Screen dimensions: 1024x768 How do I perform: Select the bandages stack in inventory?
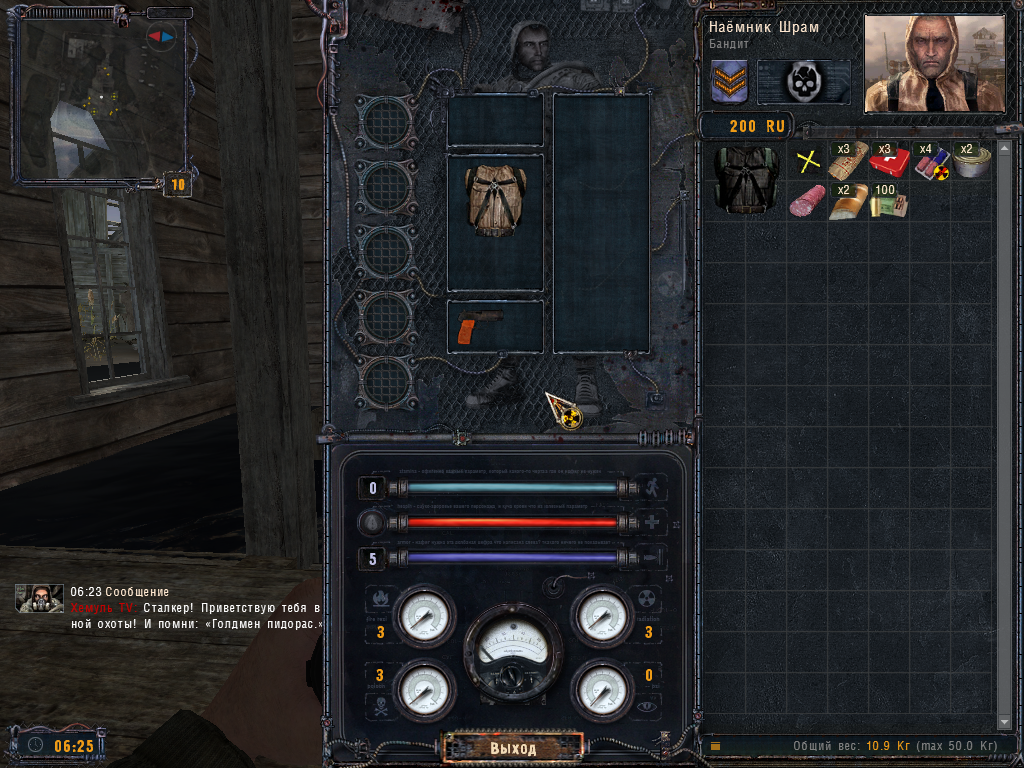pos(847,160)
